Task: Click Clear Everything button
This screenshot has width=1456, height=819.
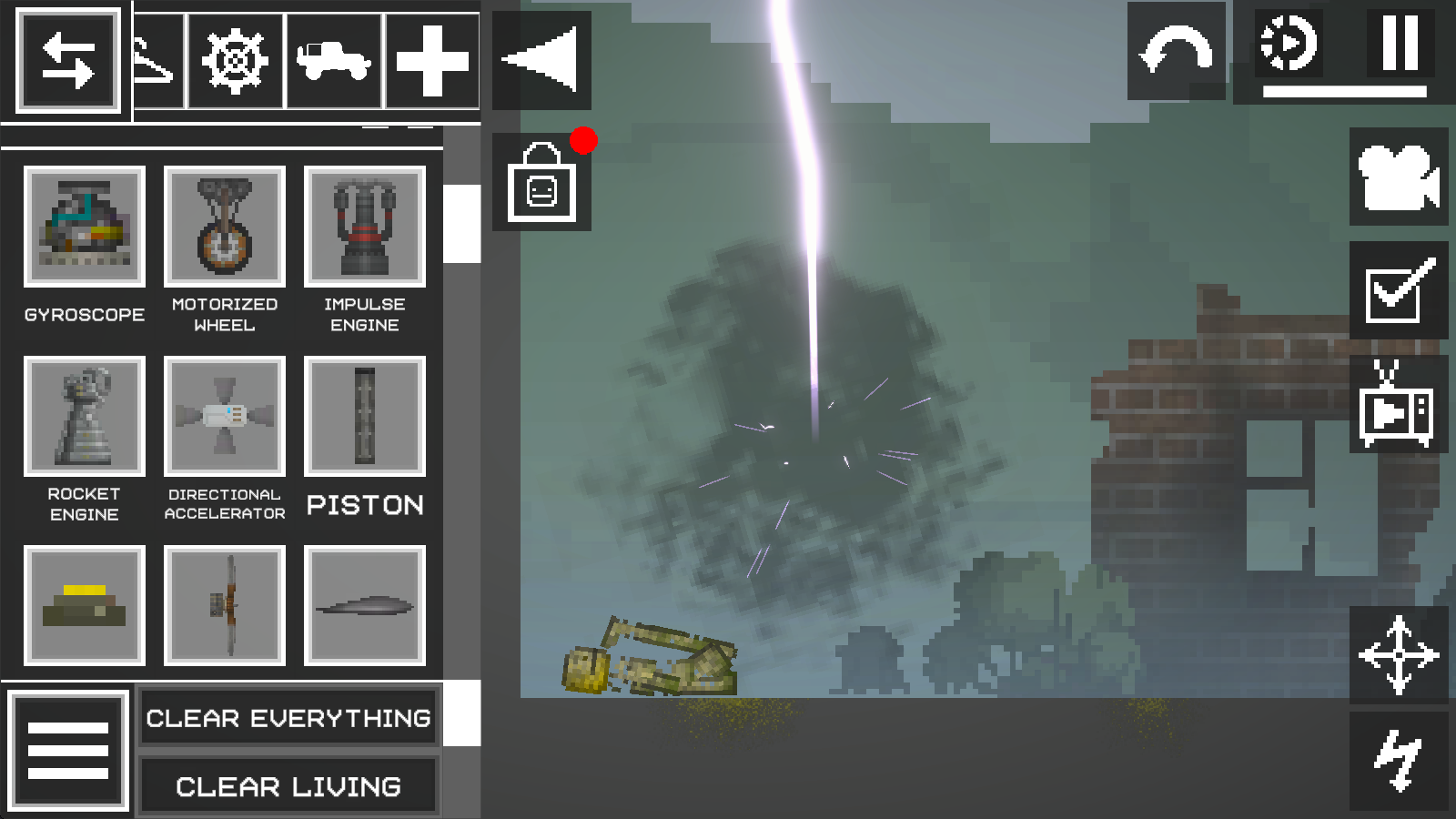Action: 288,718
